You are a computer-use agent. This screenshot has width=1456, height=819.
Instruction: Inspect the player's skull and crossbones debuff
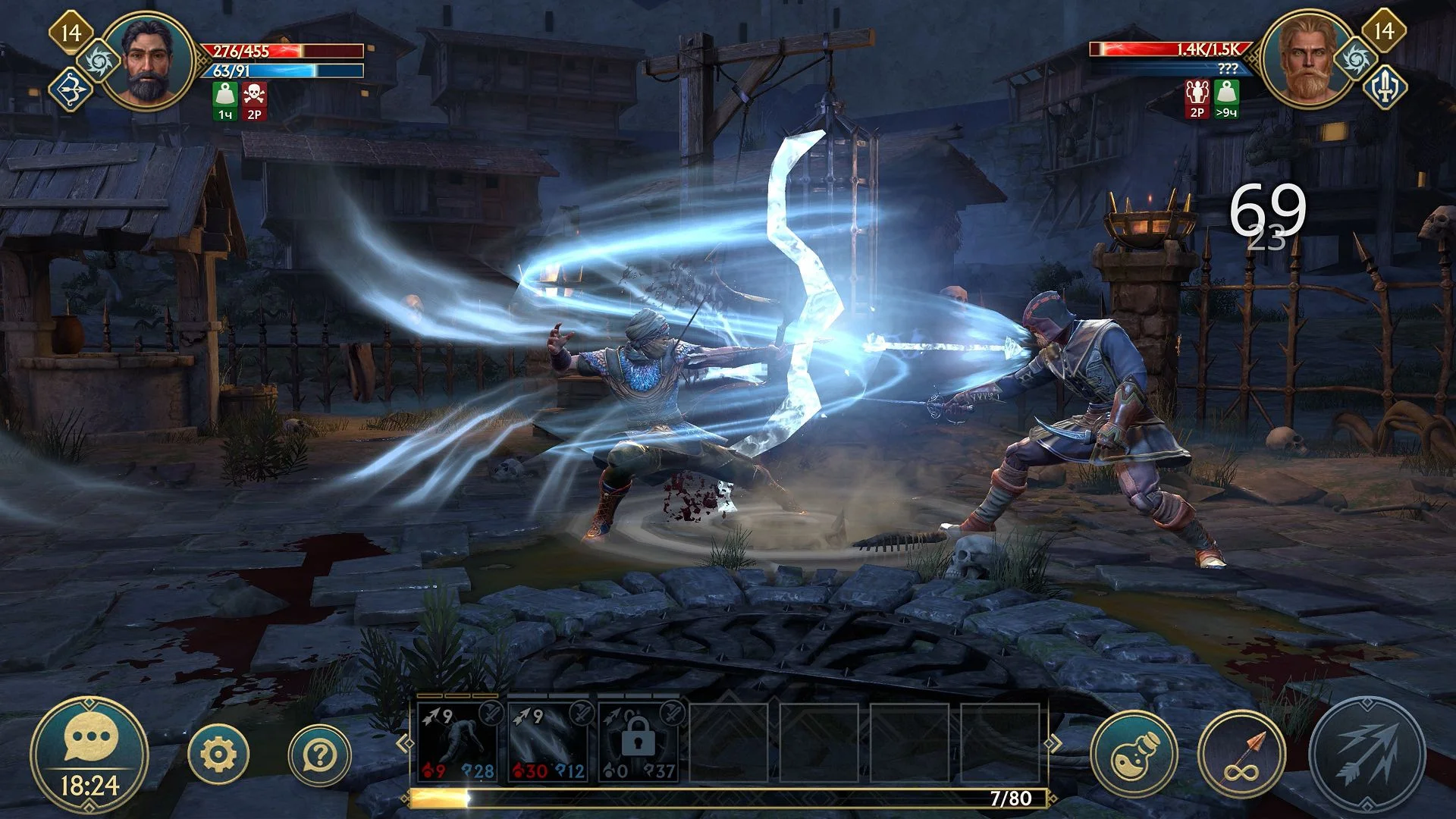tap(254, 101)
